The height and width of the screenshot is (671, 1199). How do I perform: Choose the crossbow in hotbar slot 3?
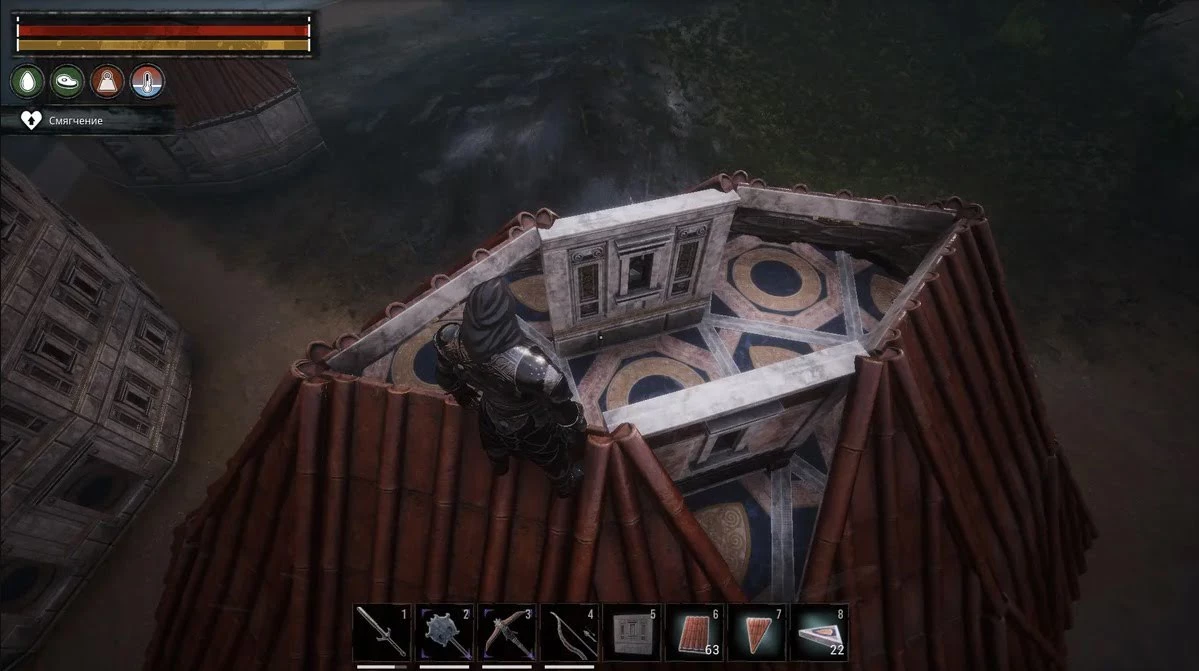[508, 632]
